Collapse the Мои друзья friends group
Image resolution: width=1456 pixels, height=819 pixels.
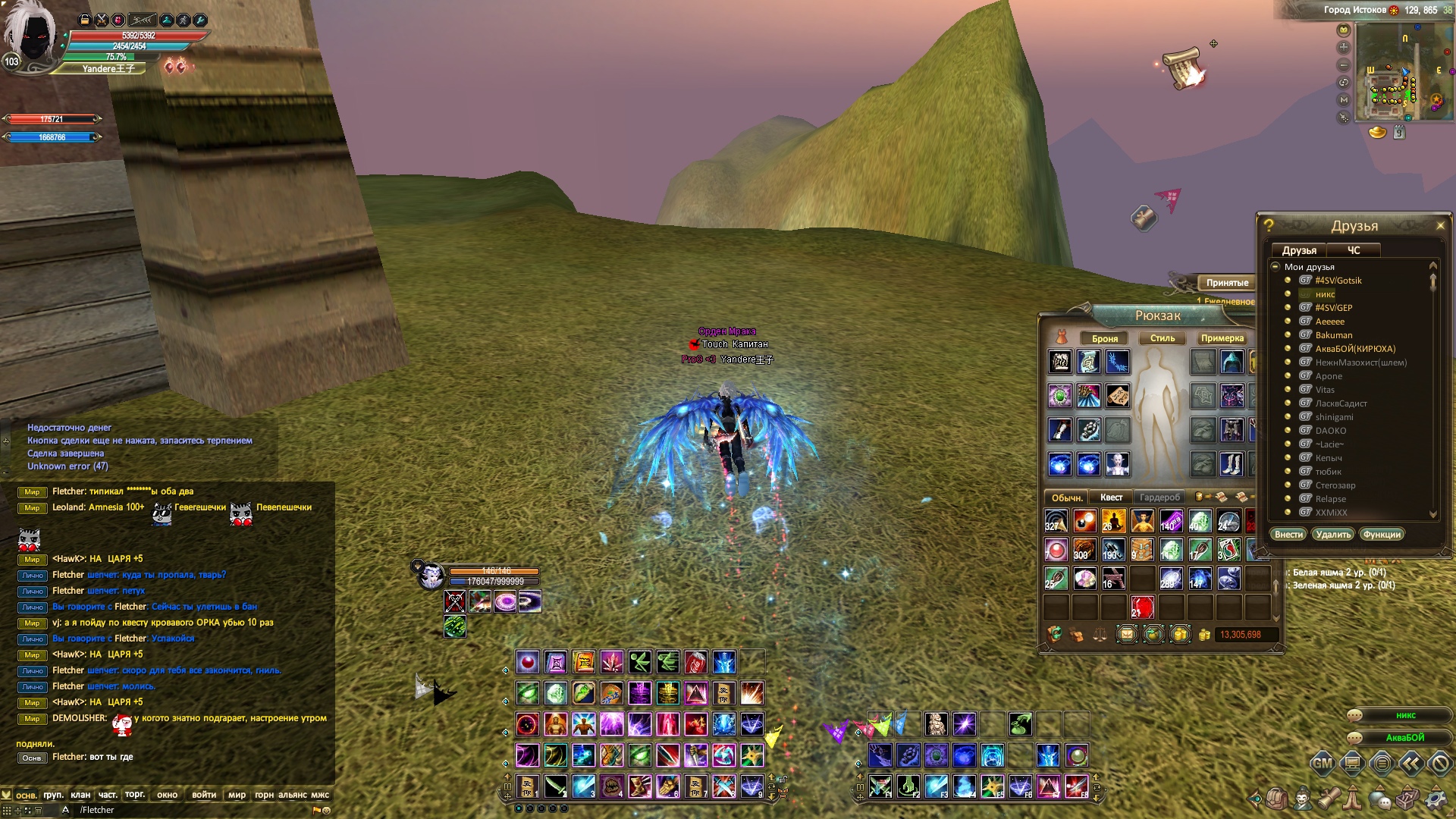tap(1276, 267)
